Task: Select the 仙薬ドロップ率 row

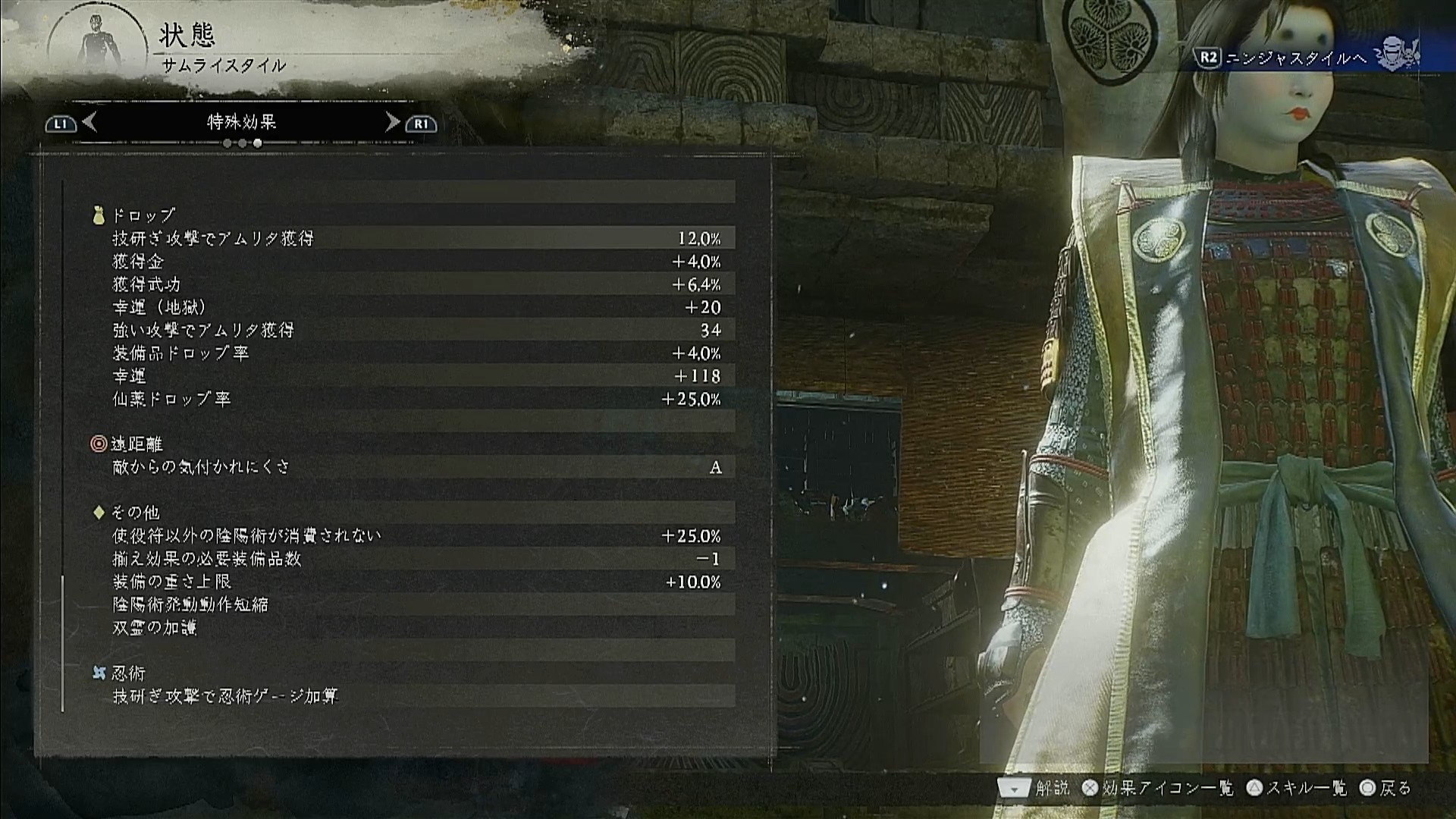Action: coord(416,399)
